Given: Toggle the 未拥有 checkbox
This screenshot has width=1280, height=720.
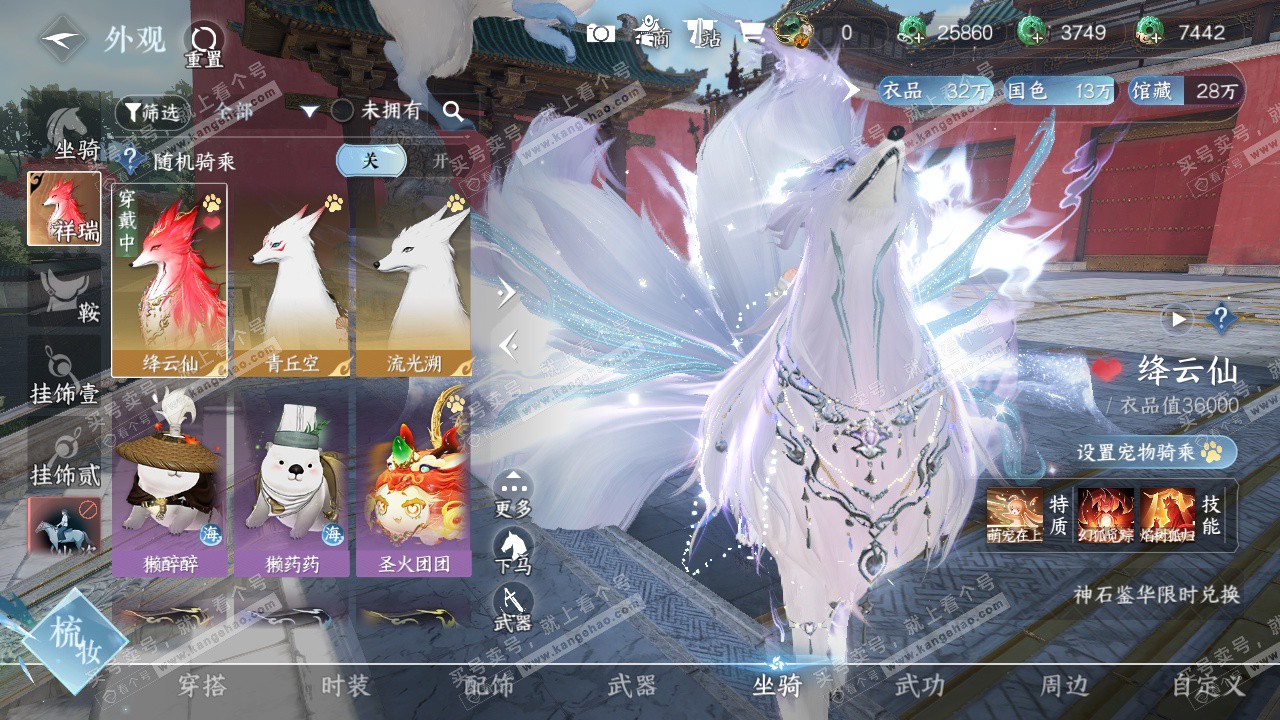Looking at the screenshot, I should click(x=342, y=111).
